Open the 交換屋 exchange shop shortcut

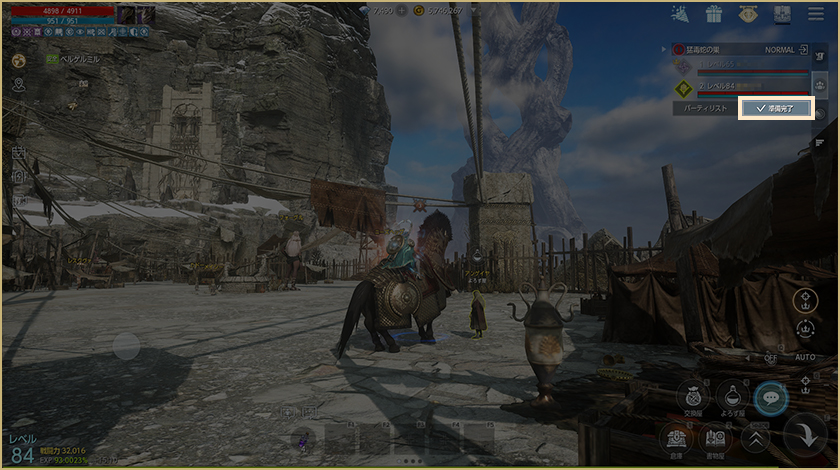(691, 396)
